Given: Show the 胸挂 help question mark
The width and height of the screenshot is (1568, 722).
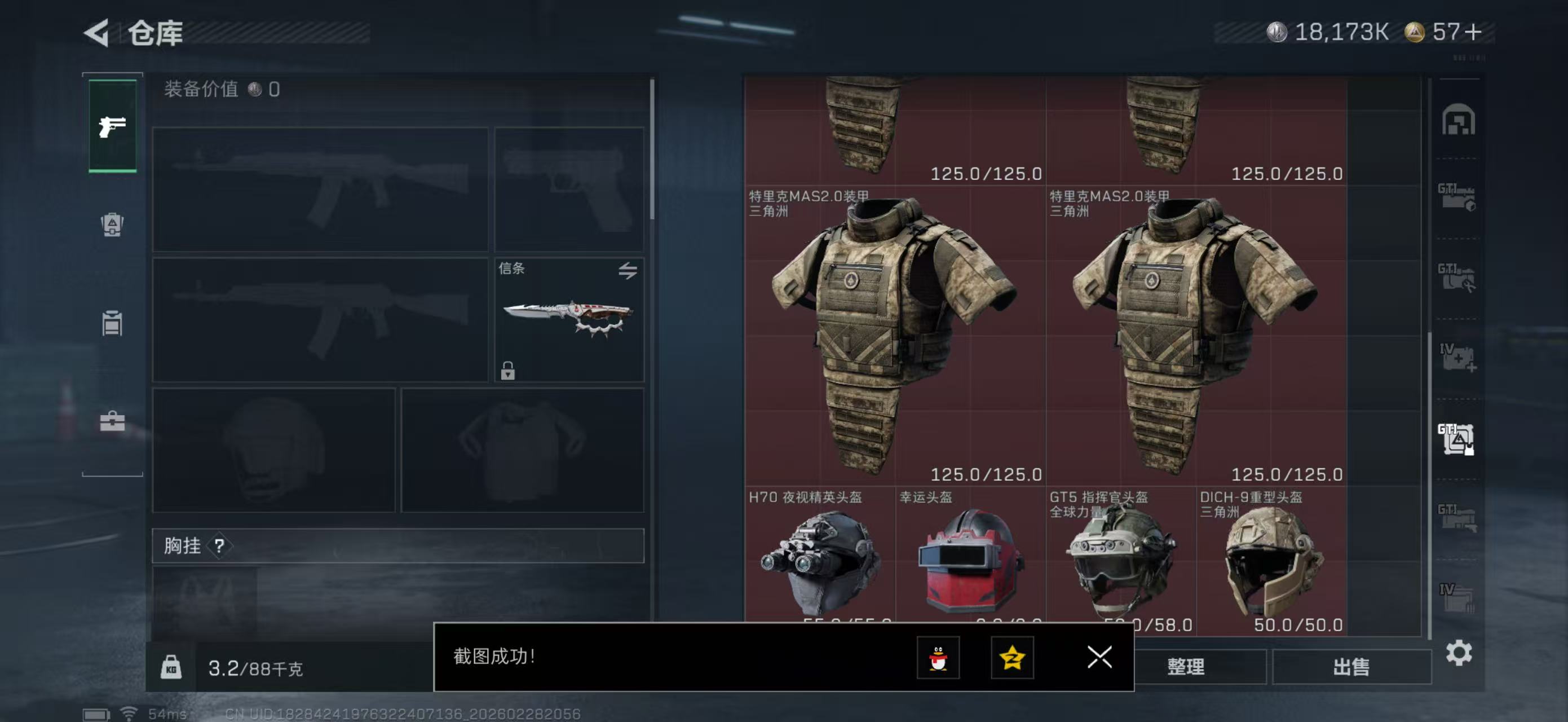Looking at the screenshot, I should coord(219,546).
